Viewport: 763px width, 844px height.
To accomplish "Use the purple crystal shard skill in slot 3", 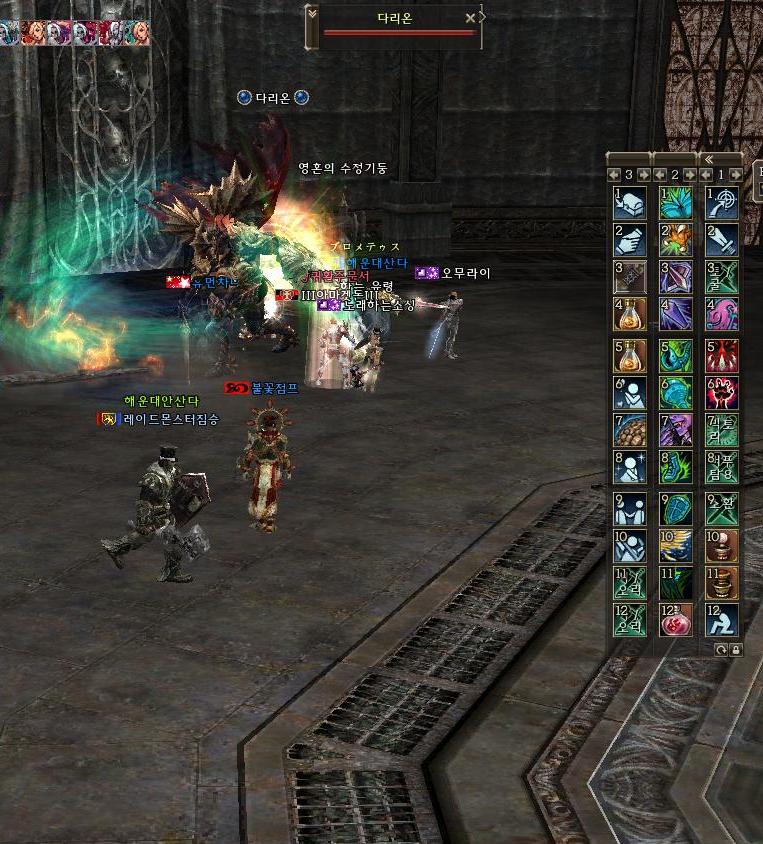I will (x=676, y=277).
